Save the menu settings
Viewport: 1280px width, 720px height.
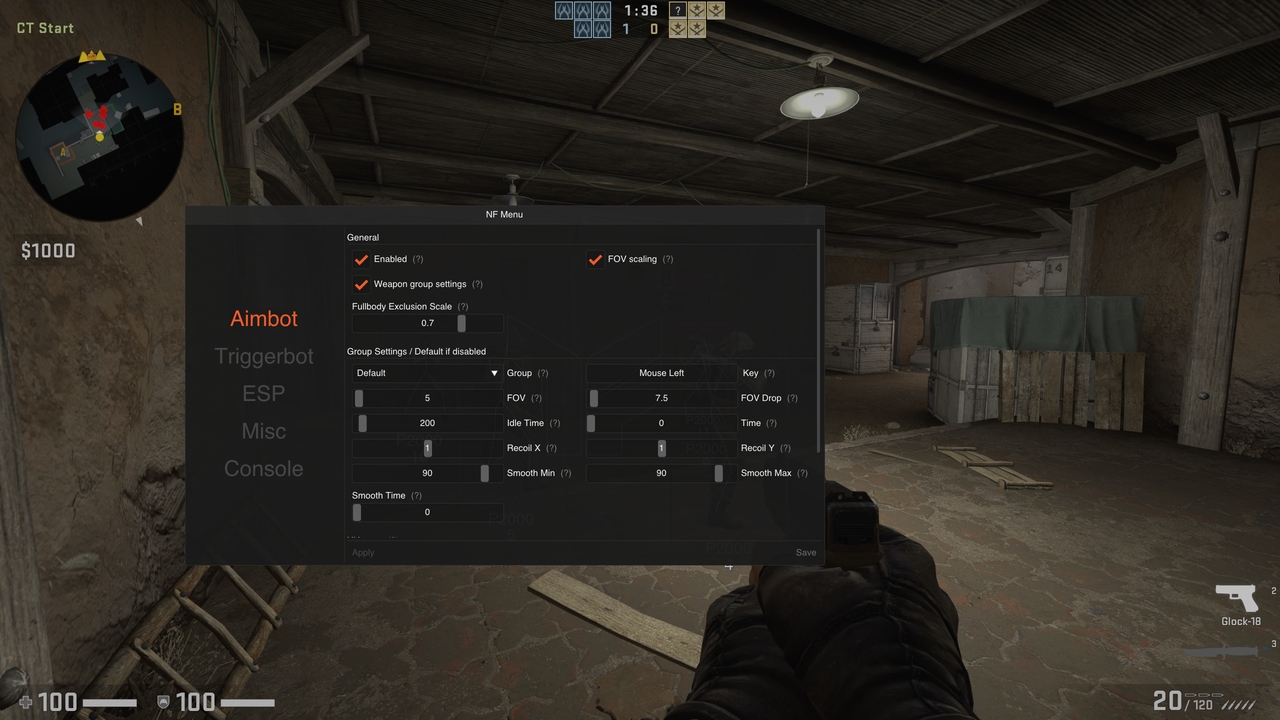(805, 552)
